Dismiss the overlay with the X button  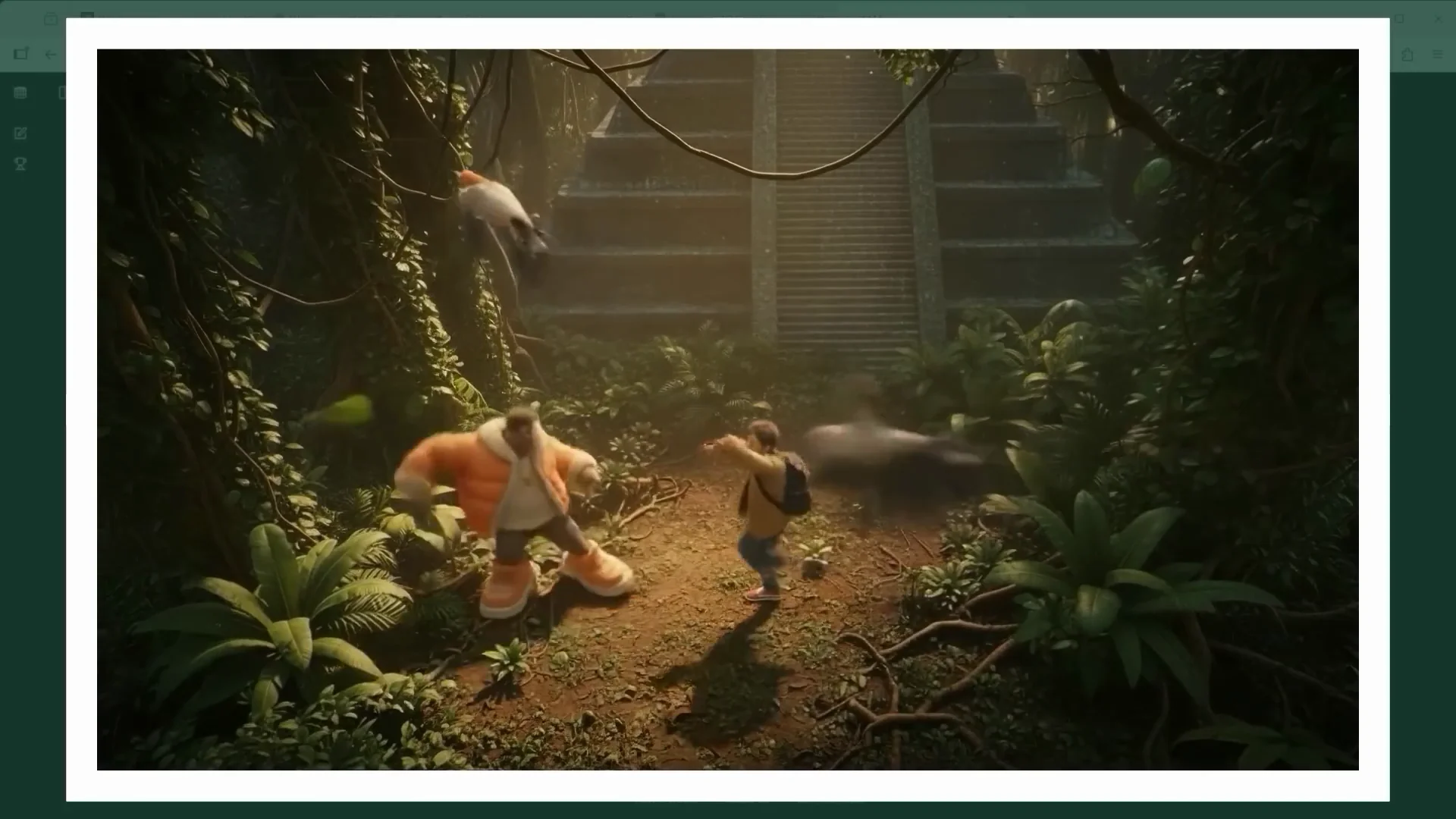click(x=1437, y=17)
